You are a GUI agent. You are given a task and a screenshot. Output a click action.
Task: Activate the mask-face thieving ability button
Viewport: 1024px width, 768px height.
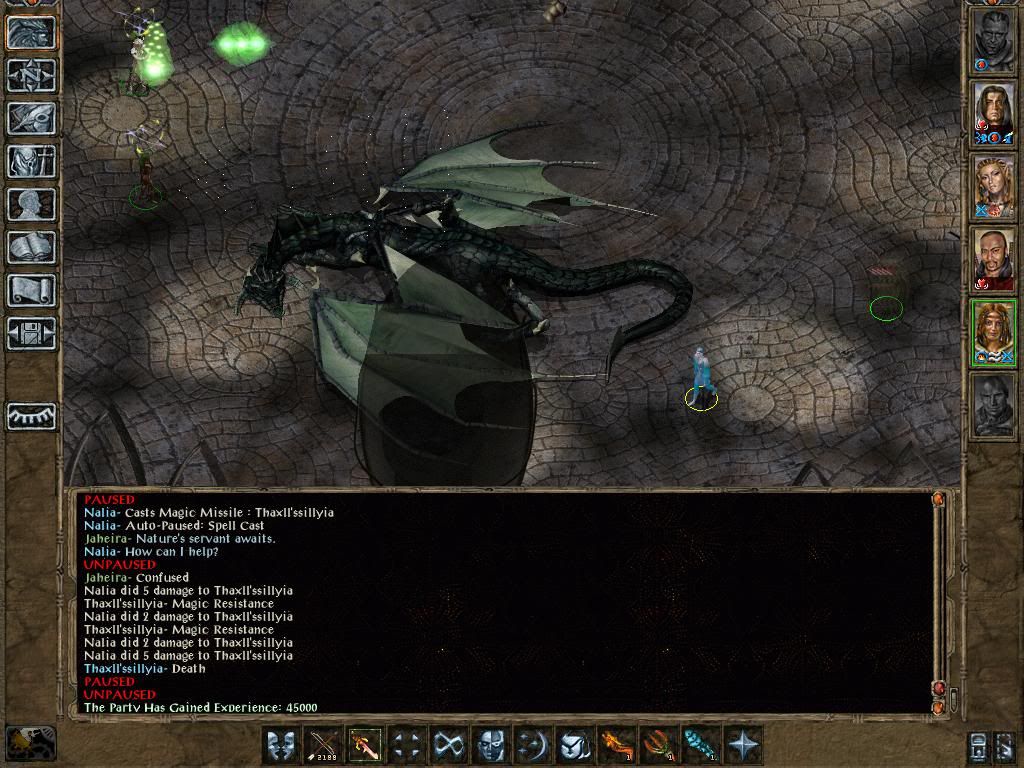(x=489, y=746)
